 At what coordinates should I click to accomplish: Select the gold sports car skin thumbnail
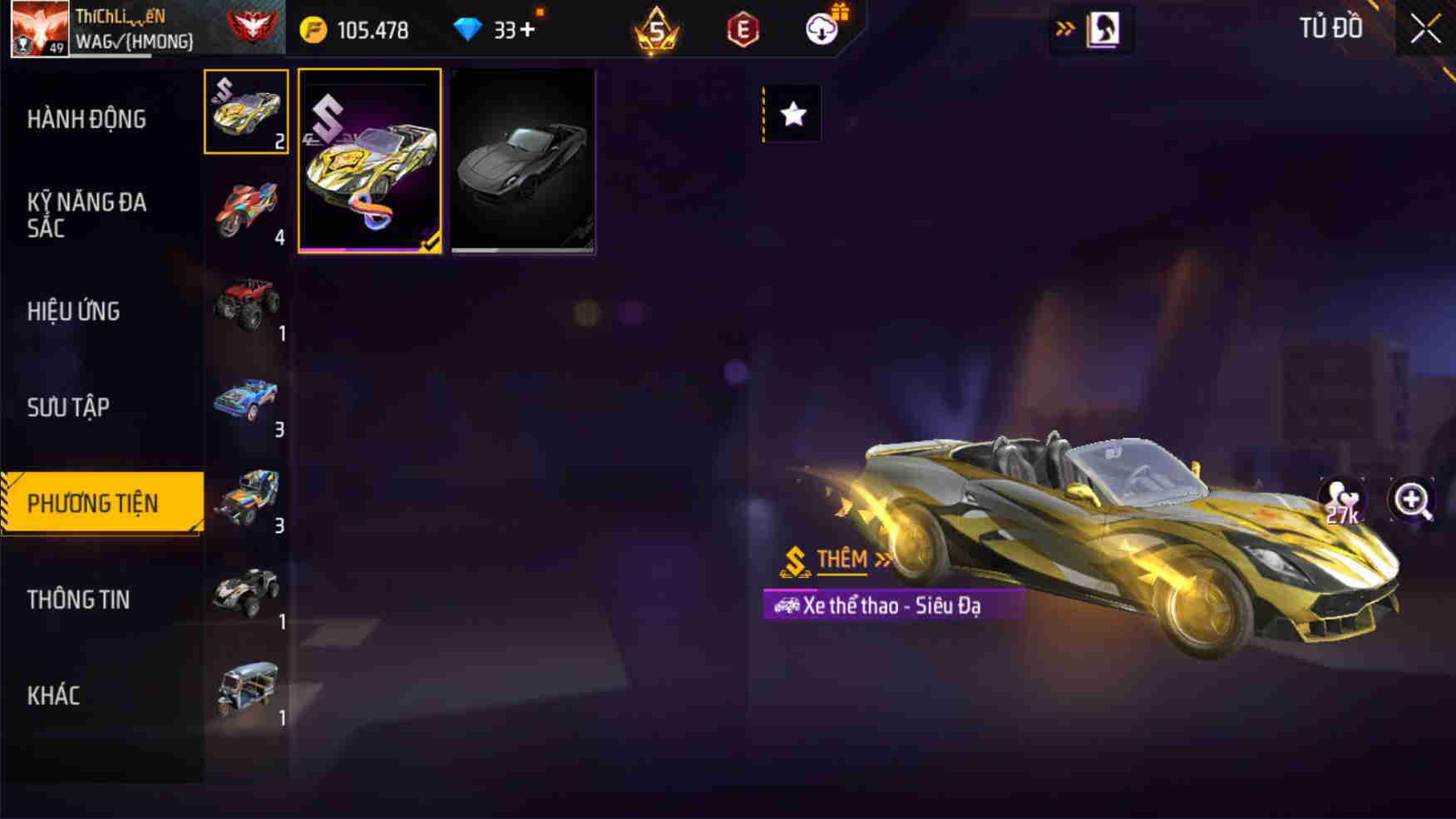click(368, 162)
